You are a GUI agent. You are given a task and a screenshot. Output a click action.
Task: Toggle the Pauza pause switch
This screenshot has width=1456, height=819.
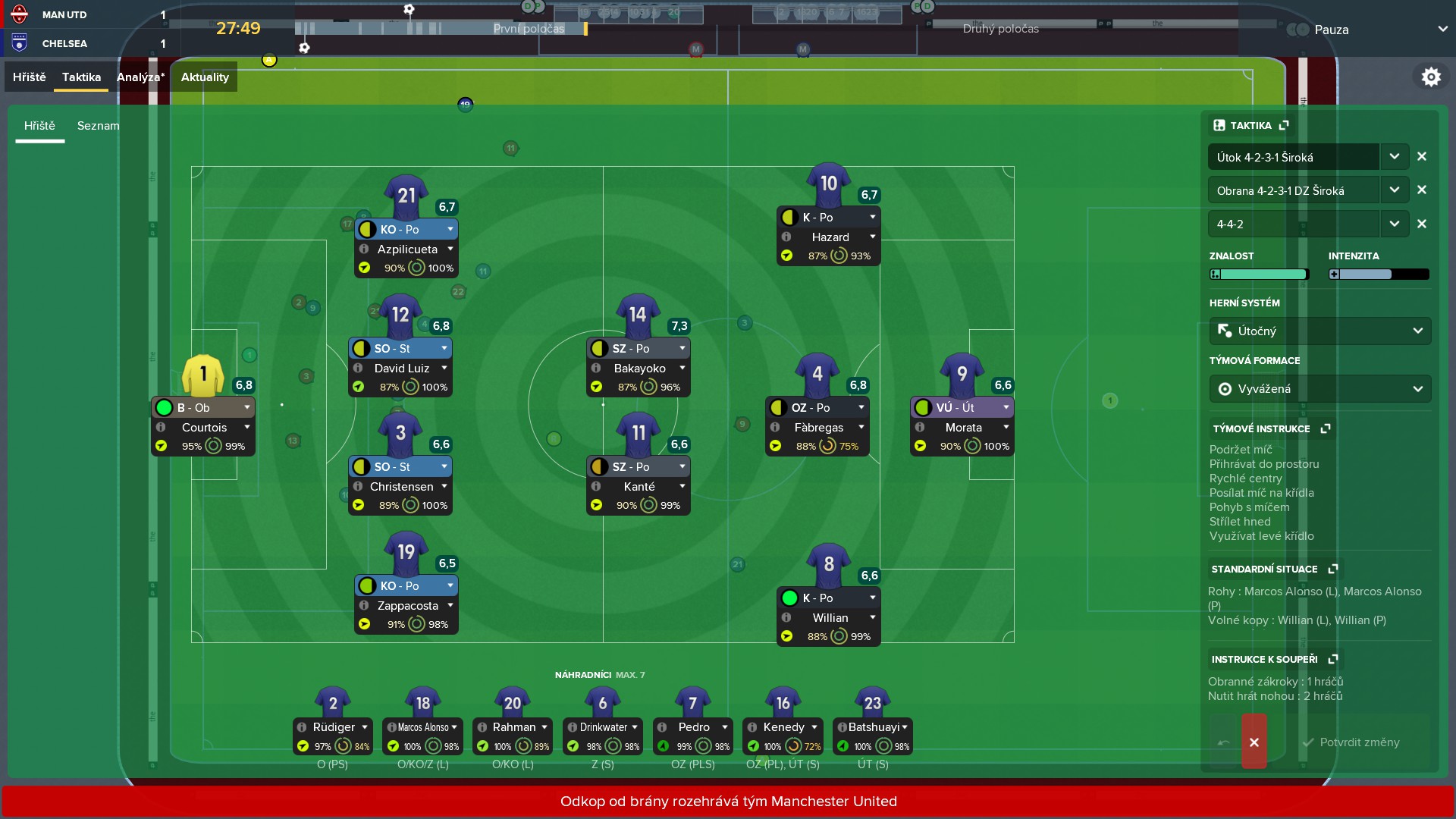(1298, 30)
